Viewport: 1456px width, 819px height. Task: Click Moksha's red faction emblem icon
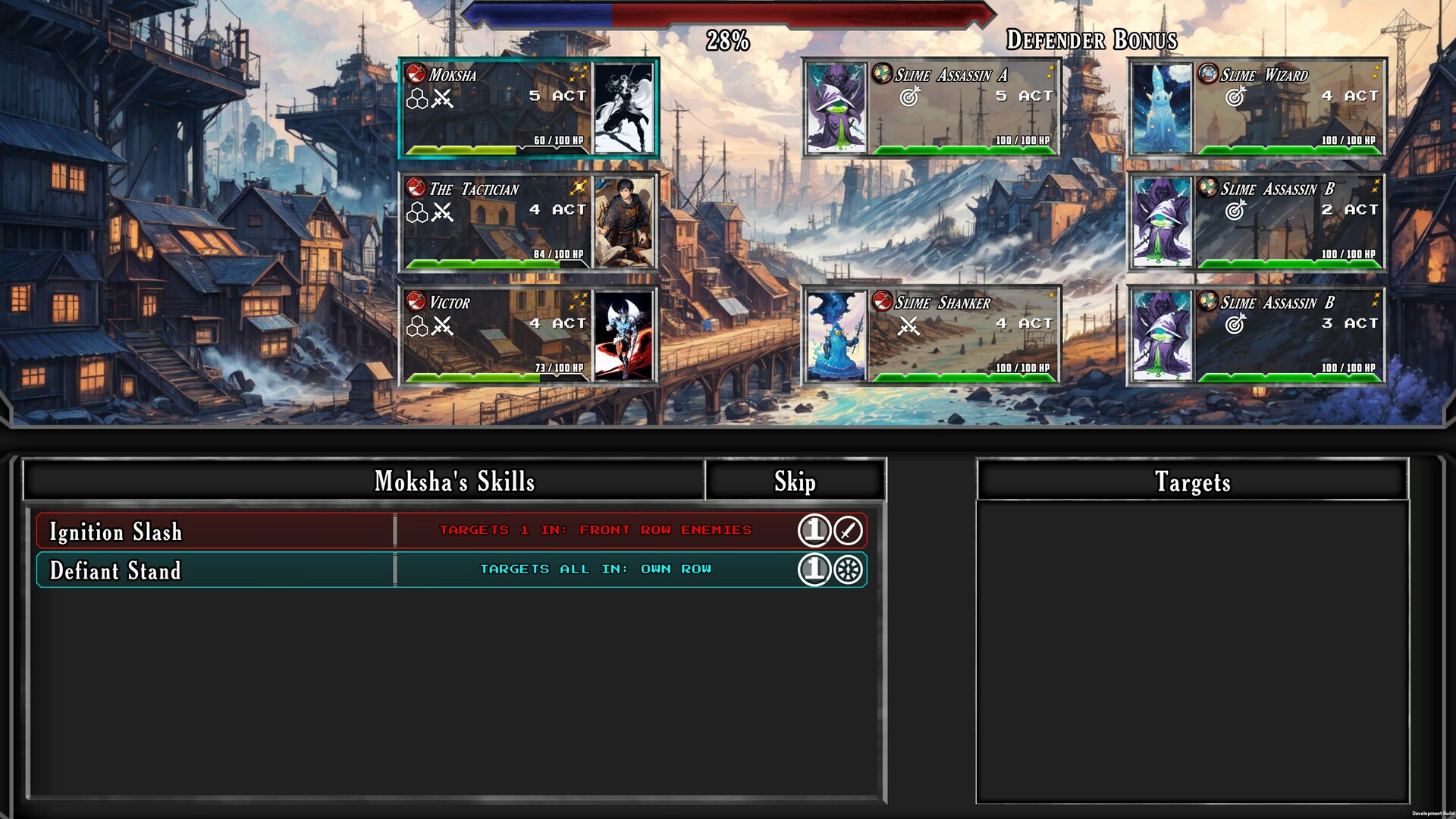tap(416, 74)
